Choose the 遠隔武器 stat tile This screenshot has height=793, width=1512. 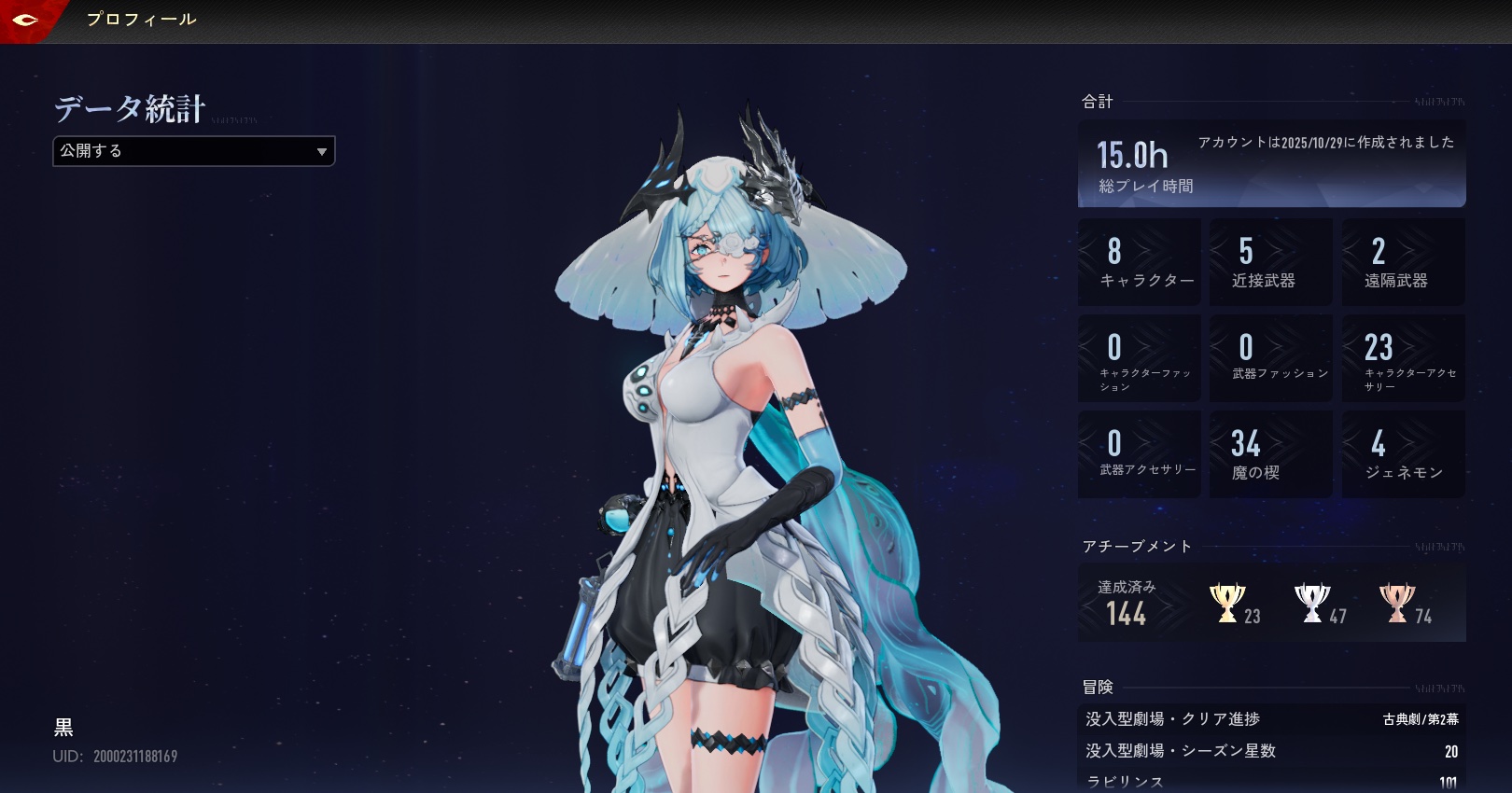tap(1403, 262)
